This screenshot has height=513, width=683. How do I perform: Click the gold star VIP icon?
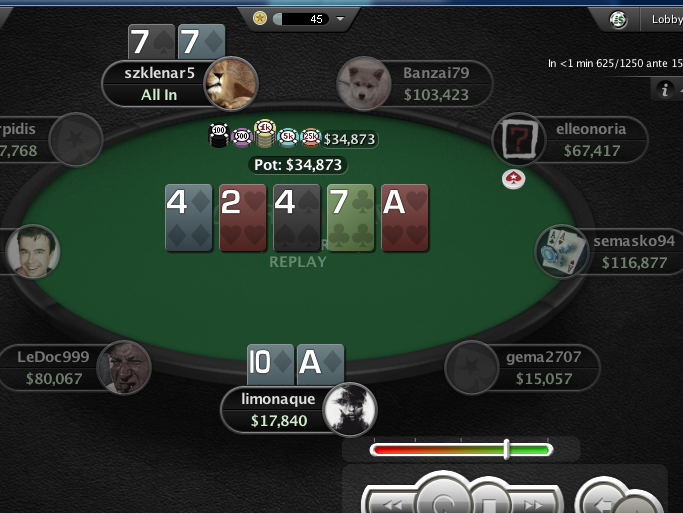tap(260, 18)
